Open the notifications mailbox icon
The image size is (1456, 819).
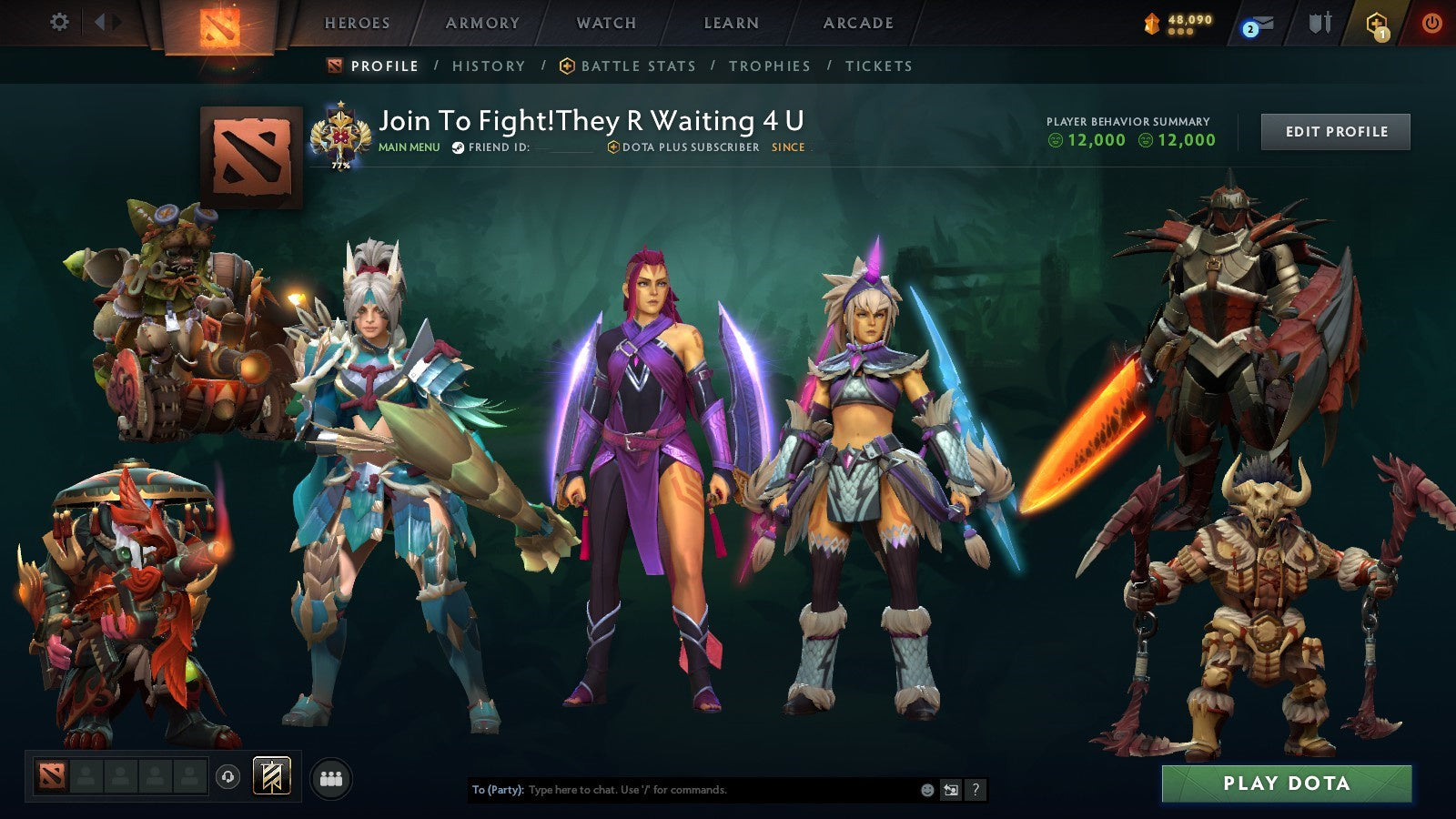1260,21
